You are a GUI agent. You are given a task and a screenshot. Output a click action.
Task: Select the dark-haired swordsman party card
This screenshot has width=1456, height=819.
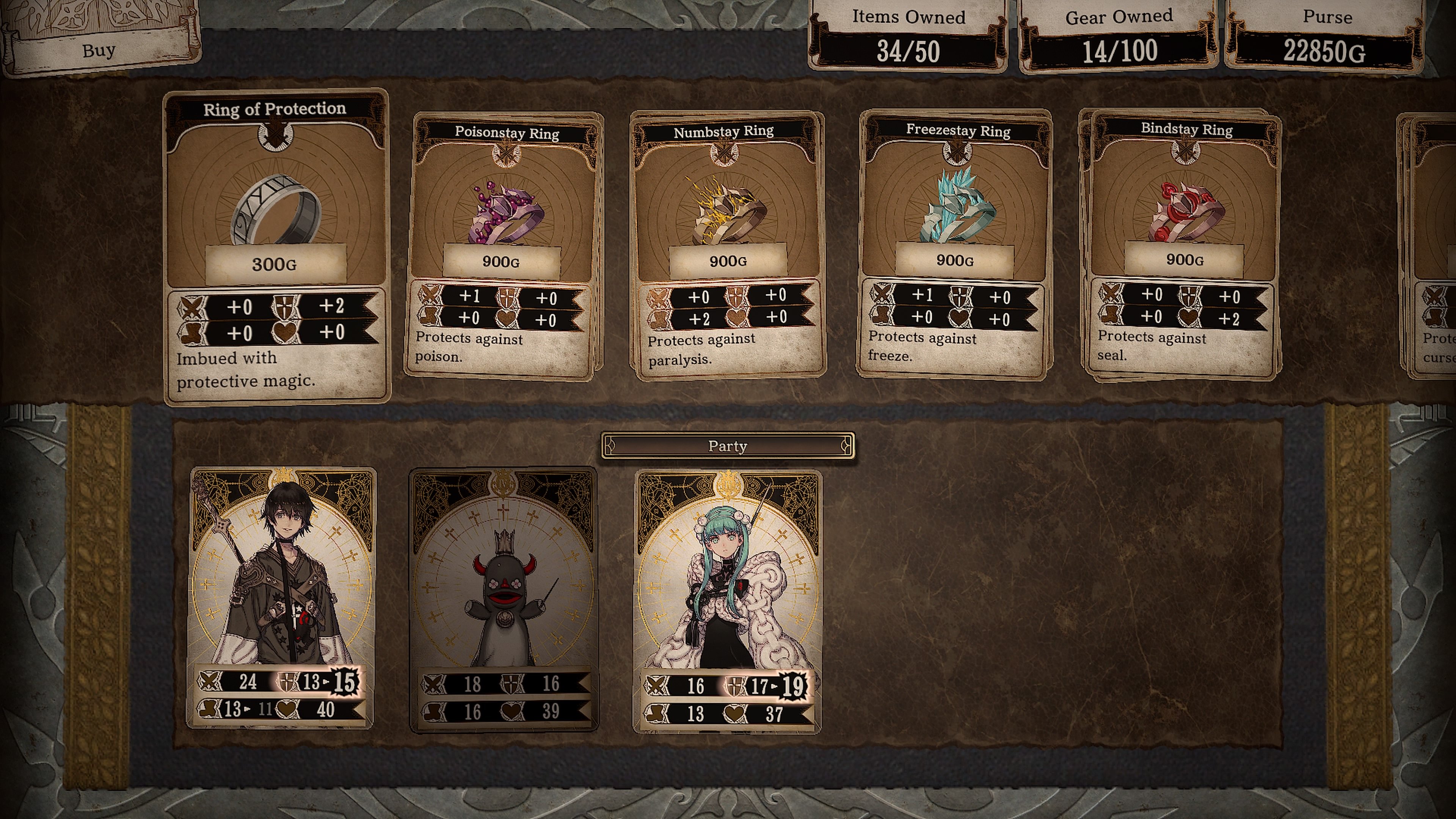[281, 596]
